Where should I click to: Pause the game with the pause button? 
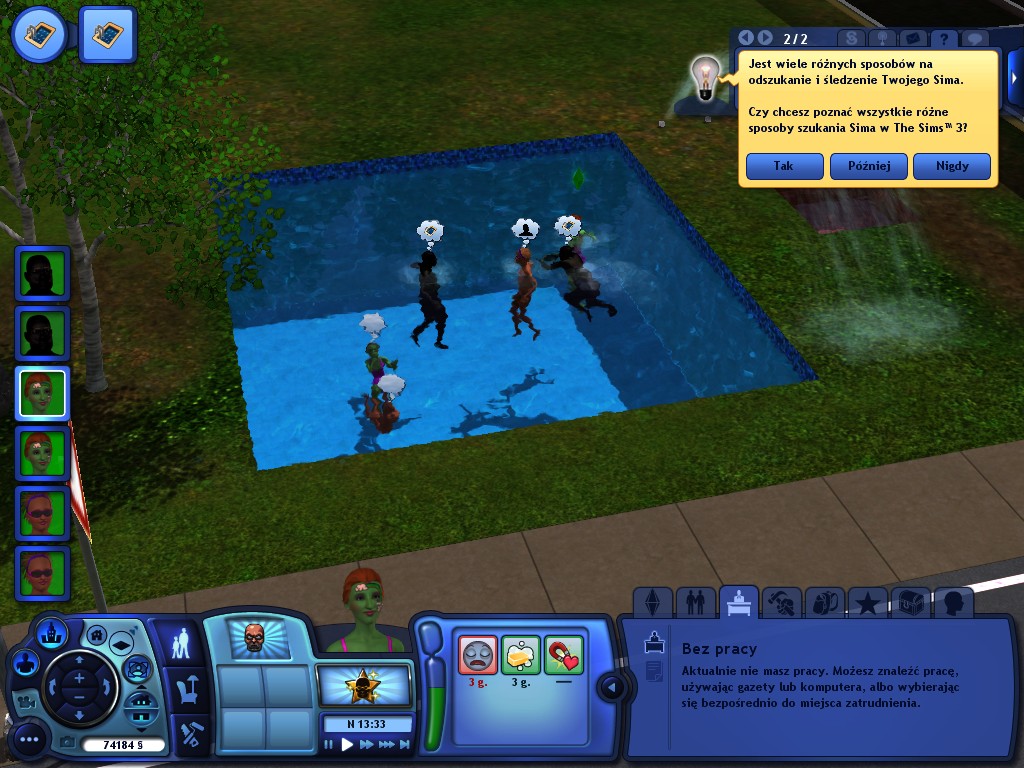click(329, 744)
